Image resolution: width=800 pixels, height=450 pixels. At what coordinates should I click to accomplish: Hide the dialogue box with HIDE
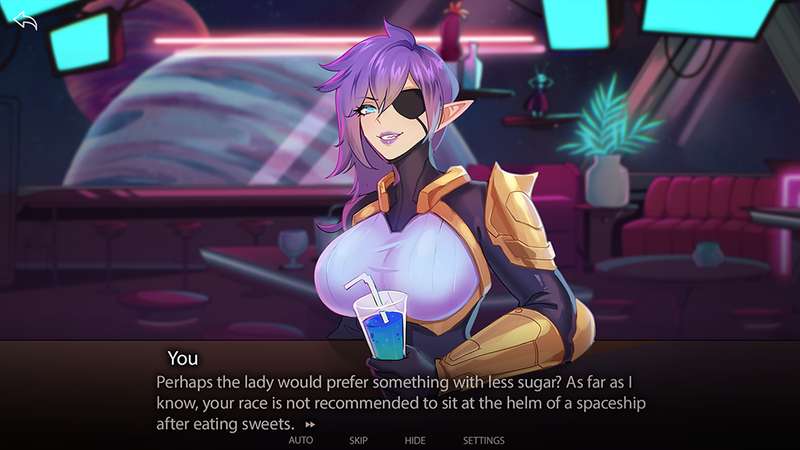[x=415, y=440]
